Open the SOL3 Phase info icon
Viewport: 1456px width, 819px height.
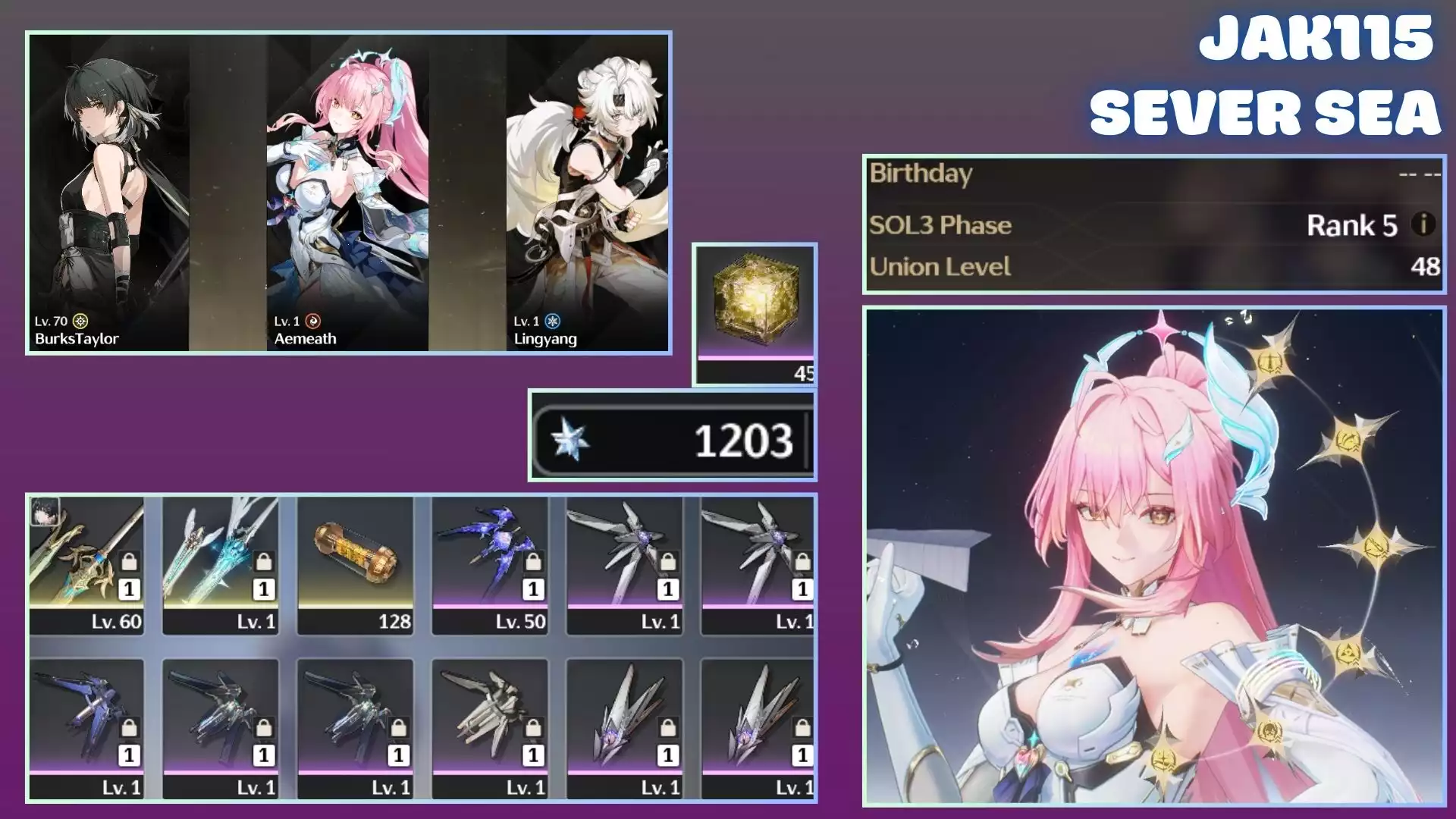pyautogui.click(x=1423, y=224)
